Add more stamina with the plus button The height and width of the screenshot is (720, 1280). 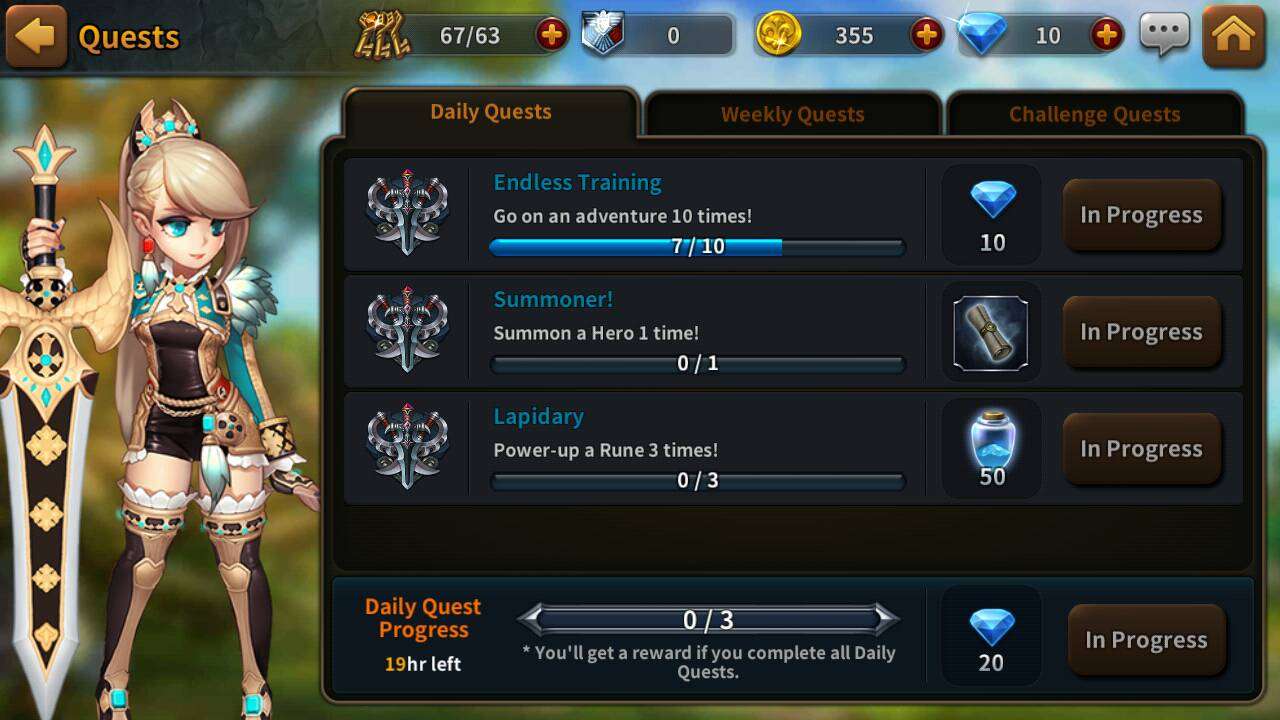pos(551,36)
